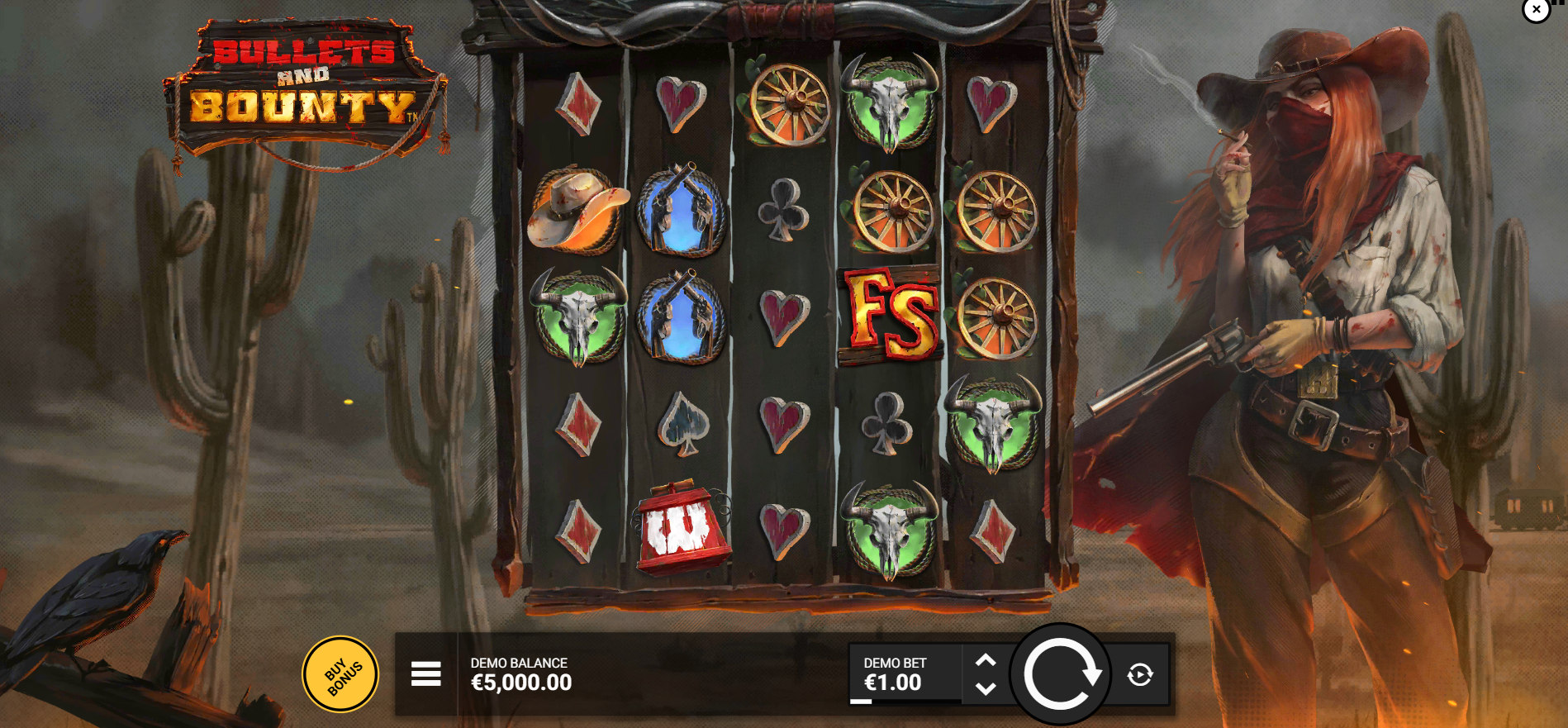The height and width of the screenshot is (728, 1568).
Task: Open the Buy Bonus menu
Action: (x=340, y=674)
